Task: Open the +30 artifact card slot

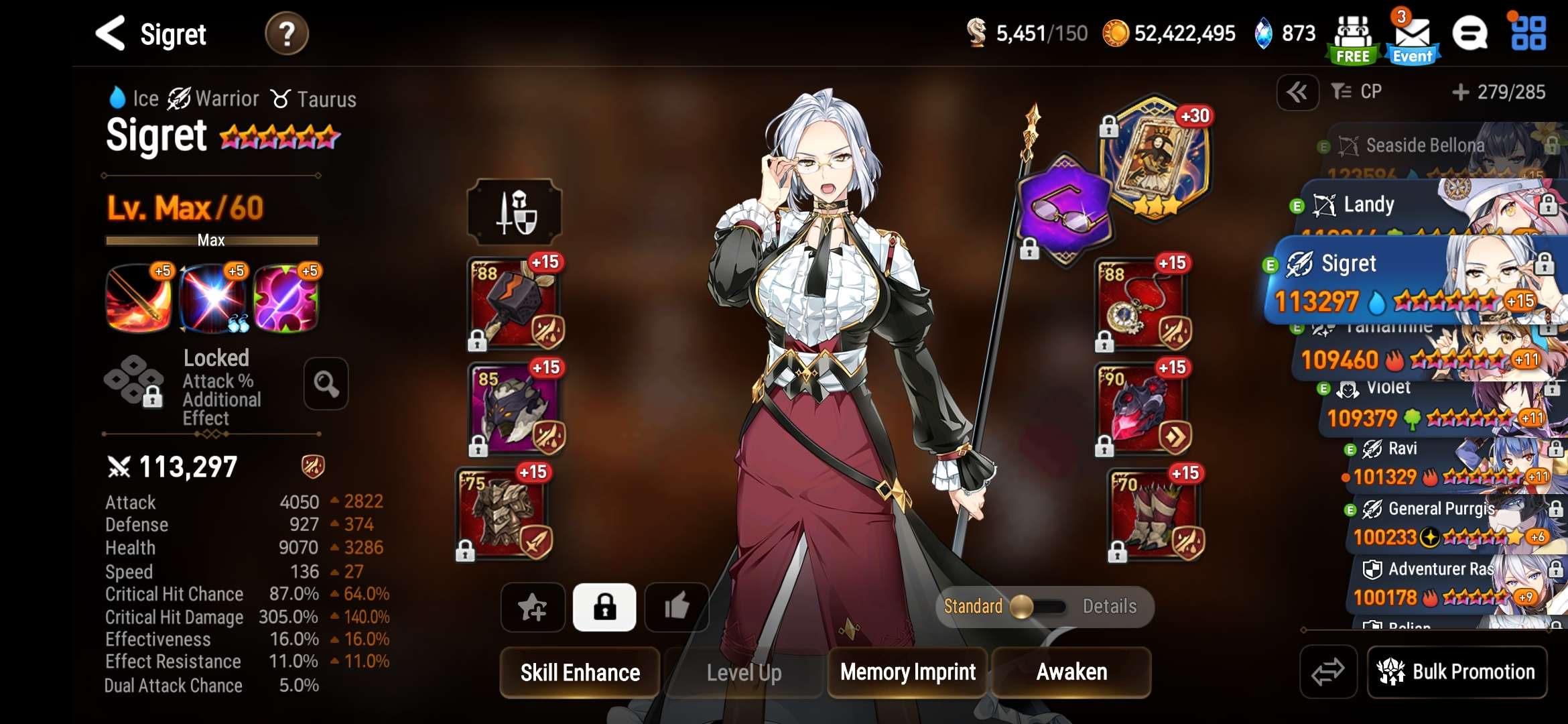Action: [1154, 158]
